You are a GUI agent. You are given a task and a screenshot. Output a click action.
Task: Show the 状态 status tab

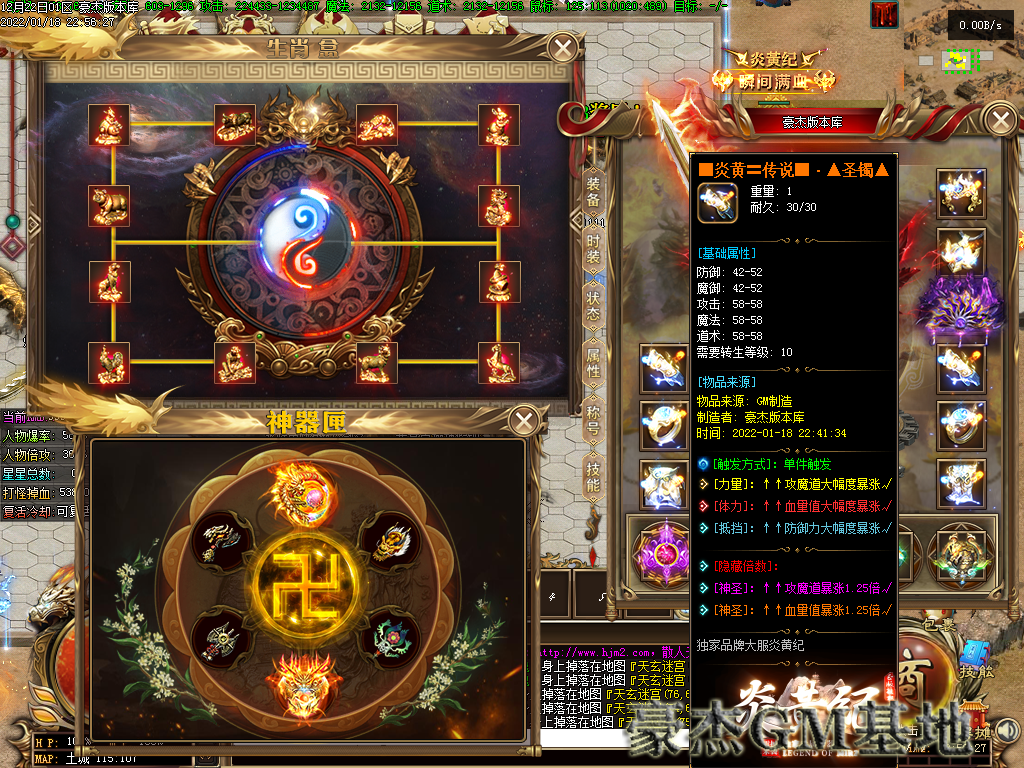593,306
